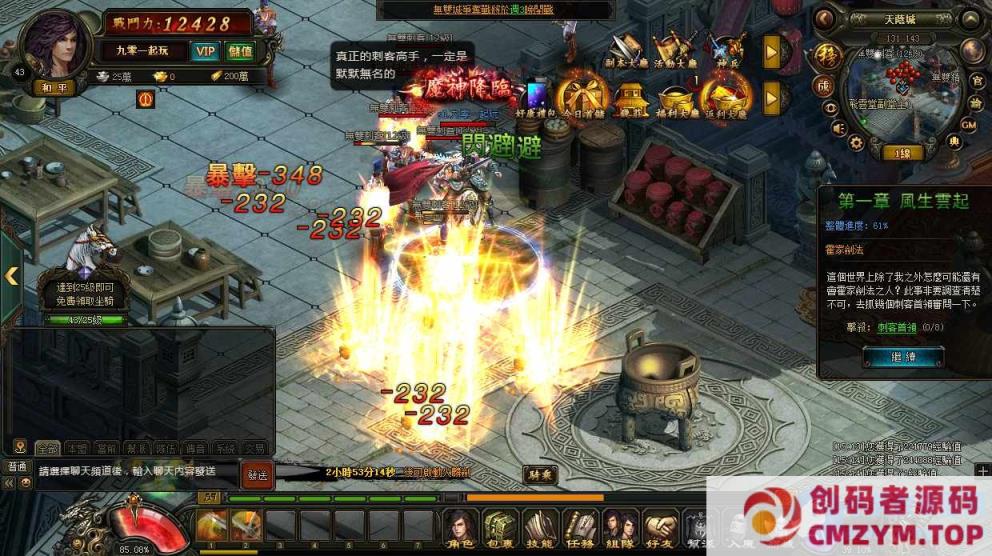The image size is (992, 556).
Task: Select the 1線 channel line button
Action: (x=901, y=153)
